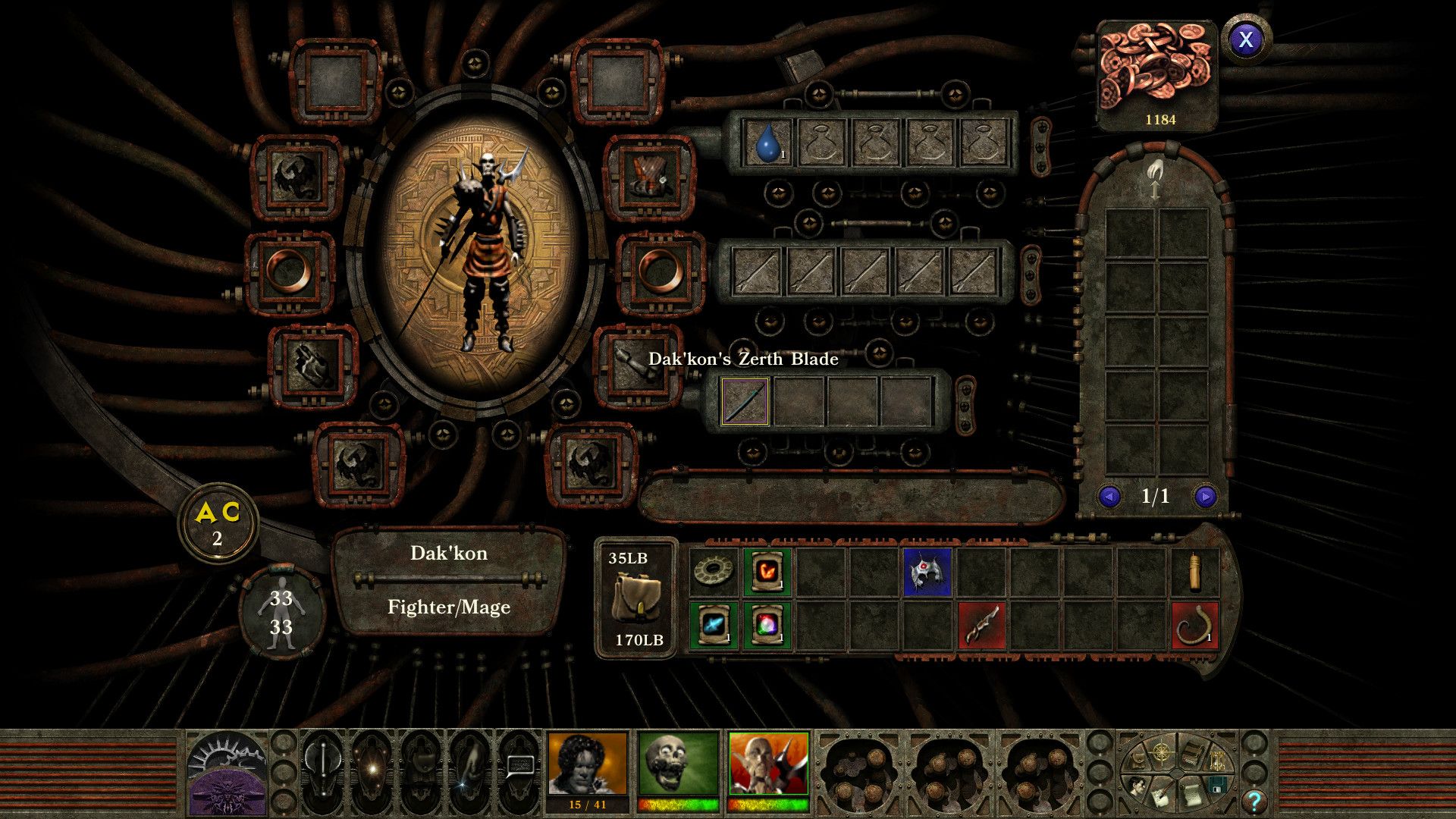This screenshot has height=819, width=1456.
Task: Click Morte's green health bar
Action: [679, 806]
